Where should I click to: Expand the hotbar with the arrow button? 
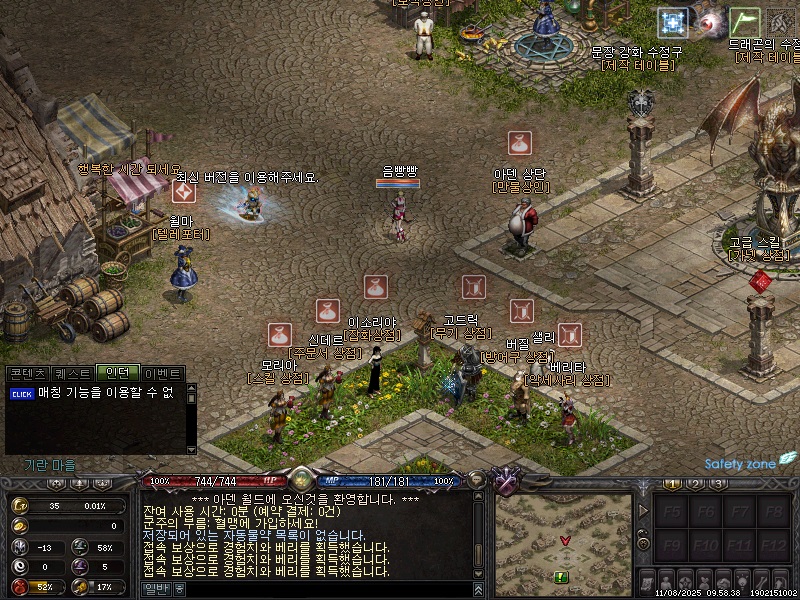643,512
